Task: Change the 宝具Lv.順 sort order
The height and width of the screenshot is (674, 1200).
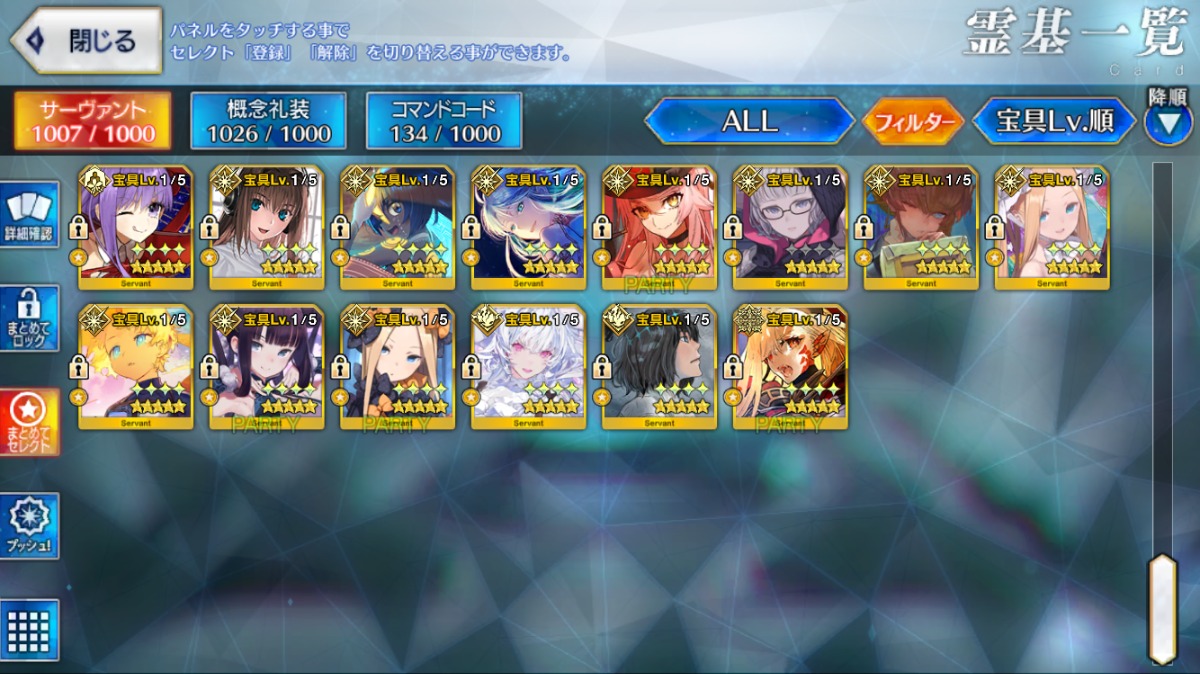Action: (1054, 122)
